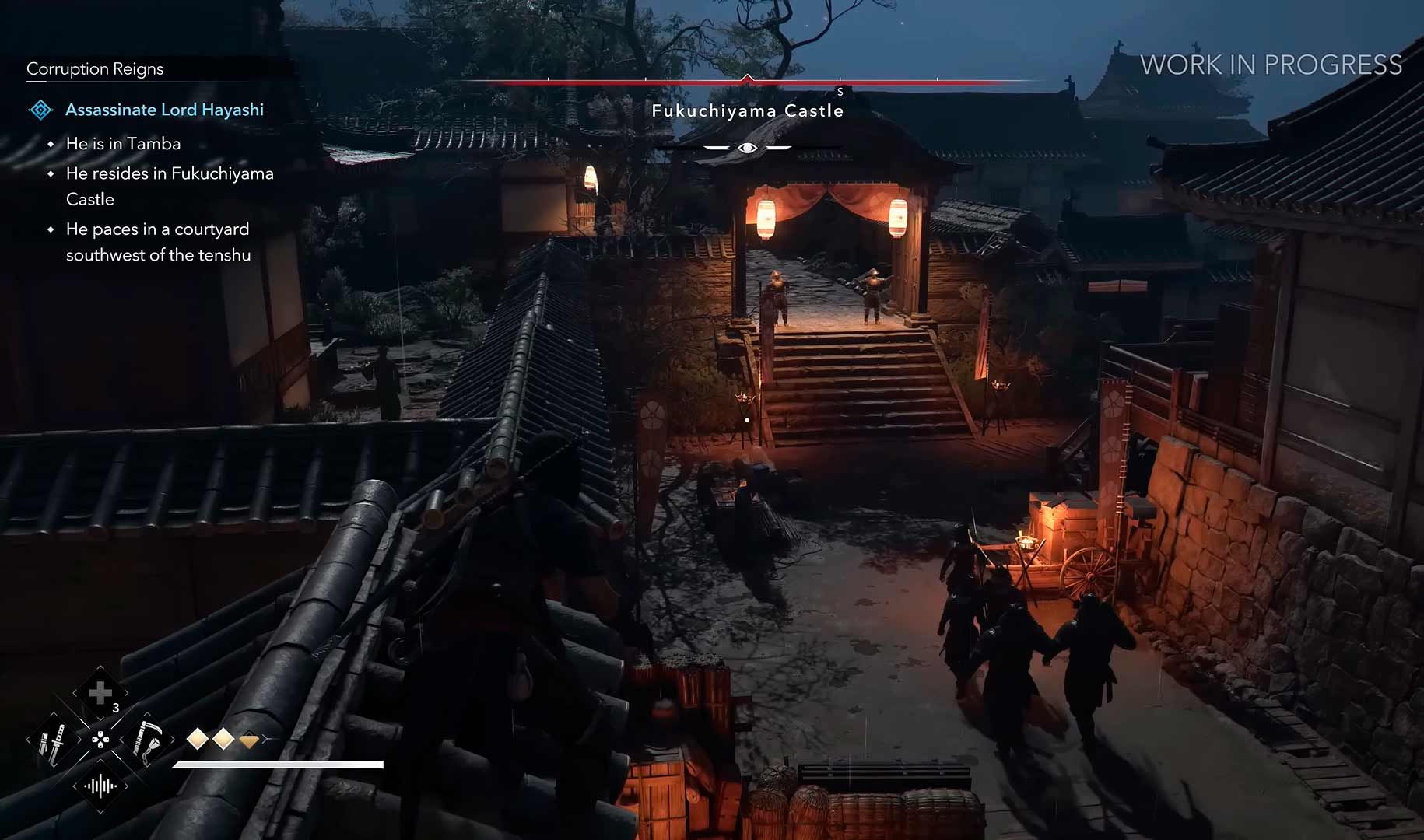Click the d-pad icon at the weapon wheel center
The image size is (1424, 840).
[100, 740]
